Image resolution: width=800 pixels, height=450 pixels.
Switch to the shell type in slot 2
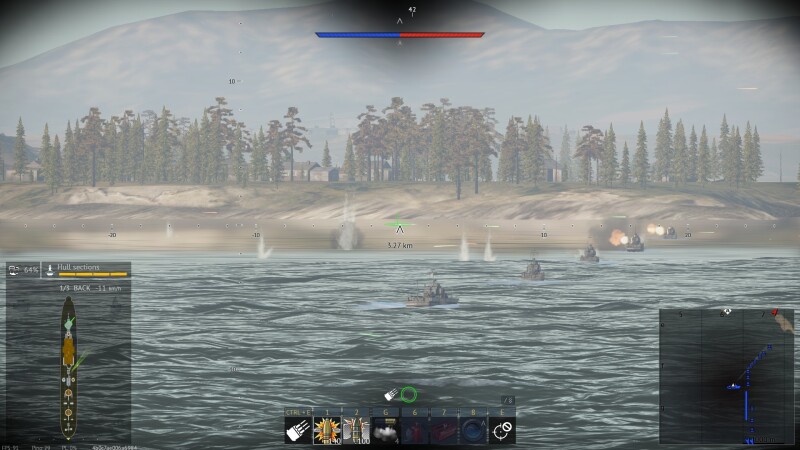point(356,429)
